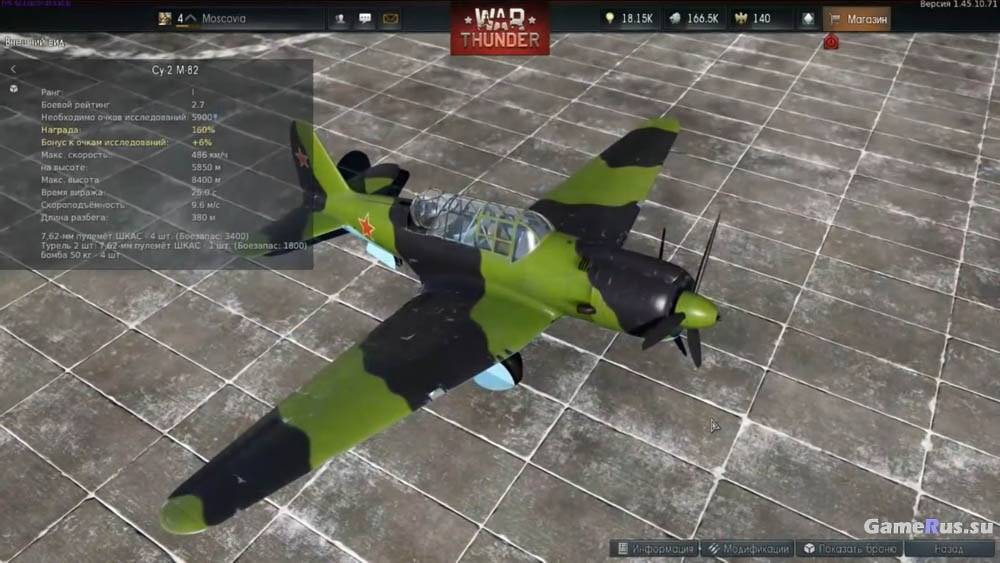Open the Магазин shop
The image size is (1000, 563).
coord(856,18)
